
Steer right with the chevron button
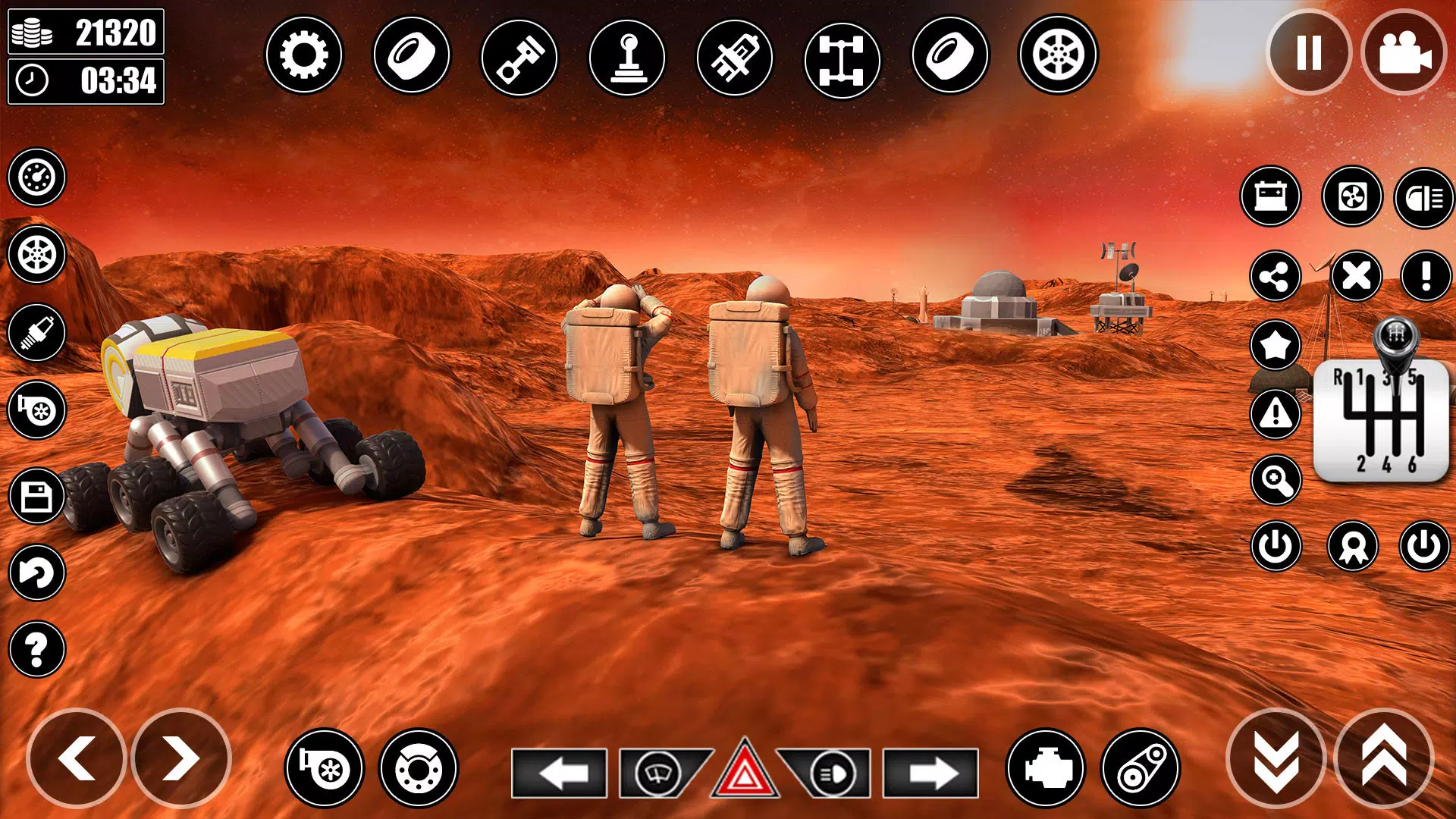[181, 758]
